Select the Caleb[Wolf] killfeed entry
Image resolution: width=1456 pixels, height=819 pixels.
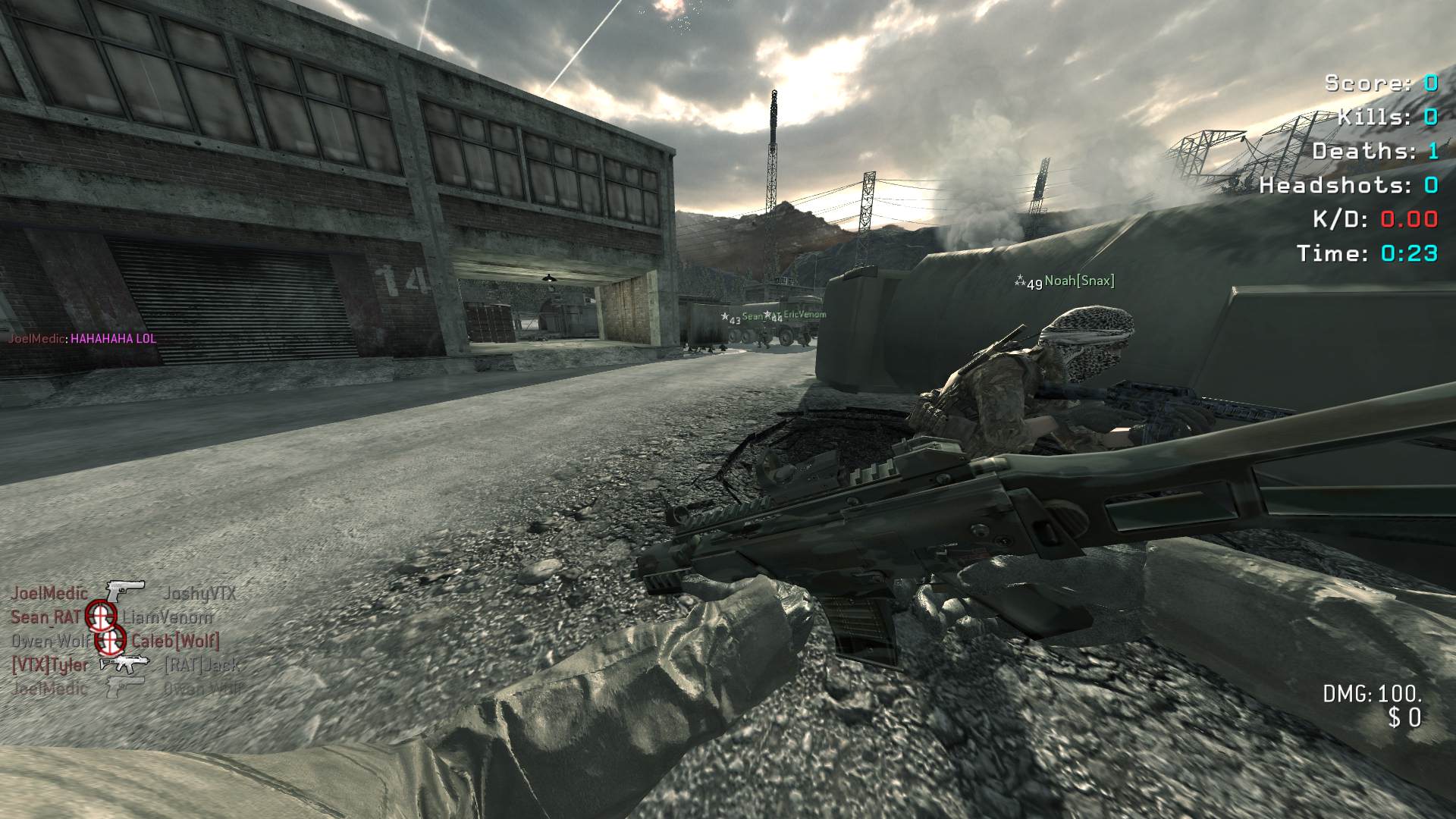pyautogui.click(x=175, y=641)
